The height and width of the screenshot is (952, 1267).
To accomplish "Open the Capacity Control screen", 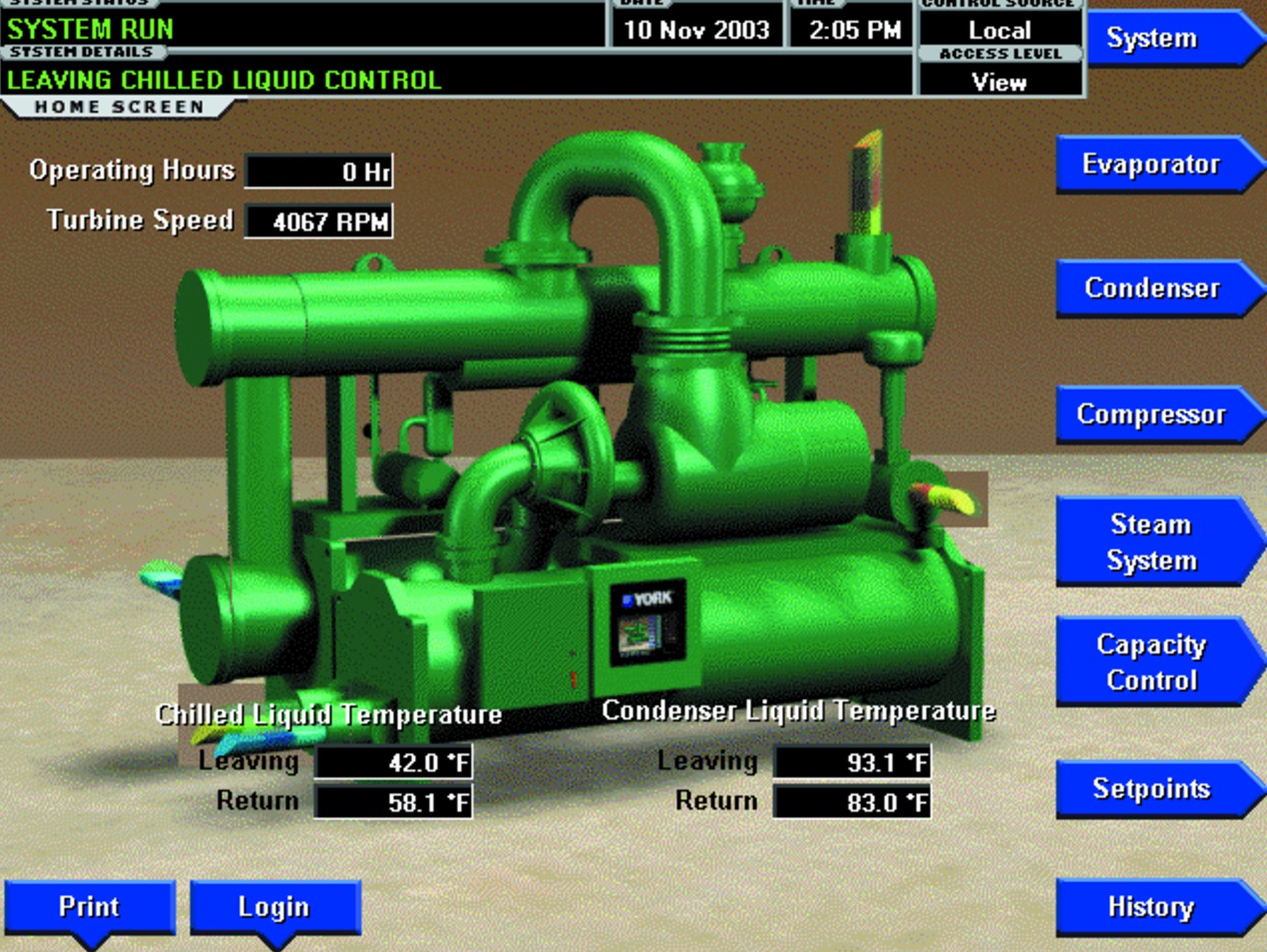I will 1153,662.
